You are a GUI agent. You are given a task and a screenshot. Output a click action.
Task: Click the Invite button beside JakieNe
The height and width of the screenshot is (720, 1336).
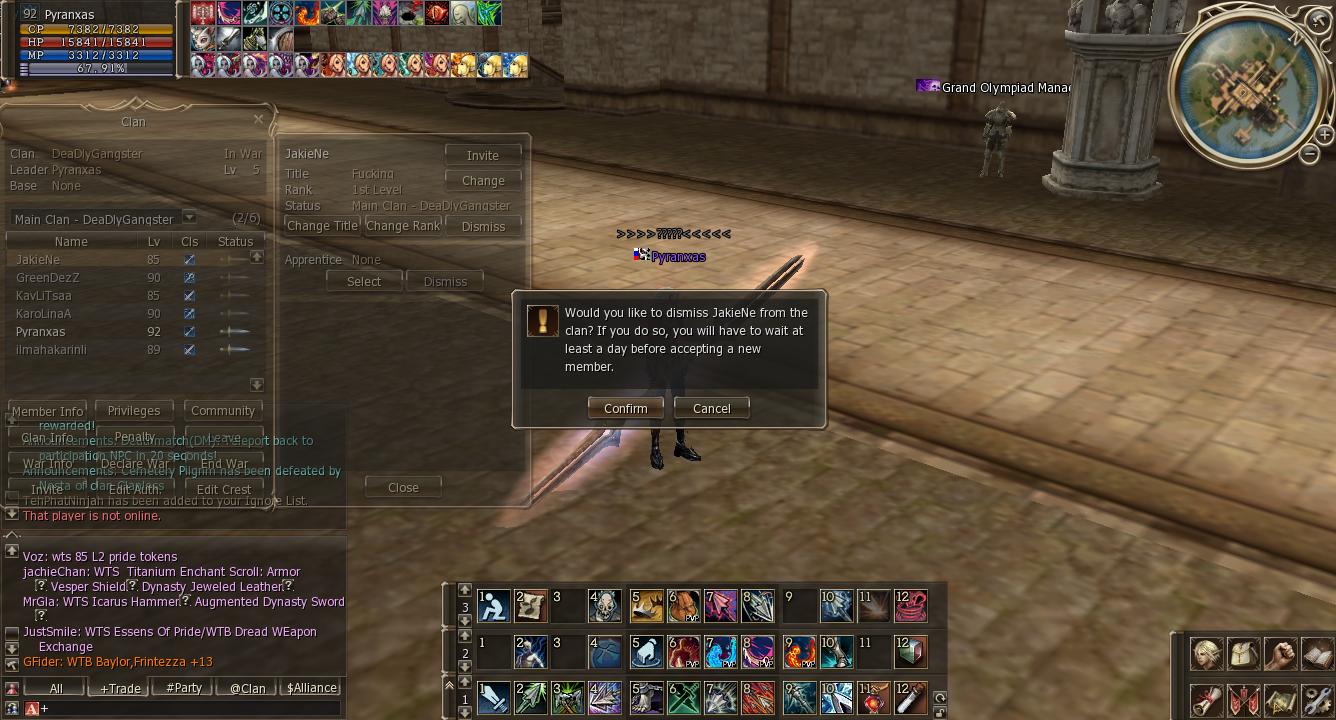click(483, 155)
